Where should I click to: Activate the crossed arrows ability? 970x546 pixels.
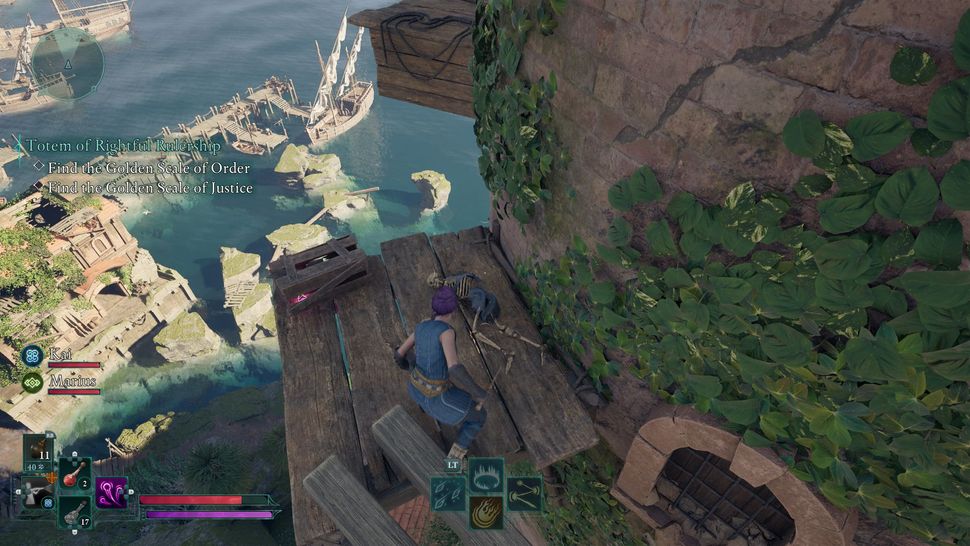(523, 493)
